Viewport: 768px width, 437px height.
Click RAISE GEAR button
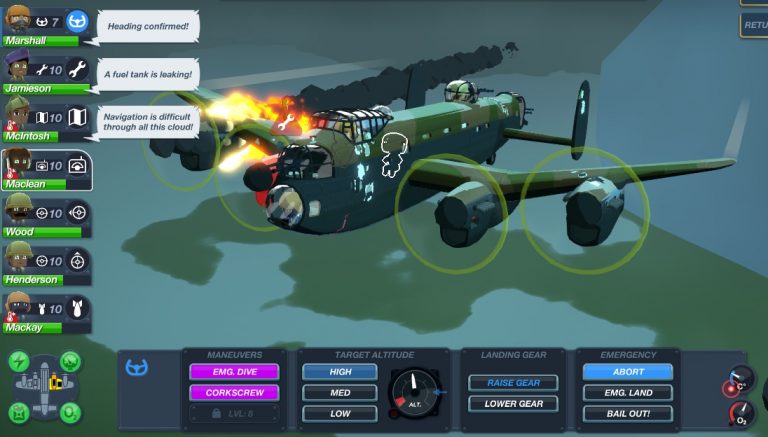513,383
